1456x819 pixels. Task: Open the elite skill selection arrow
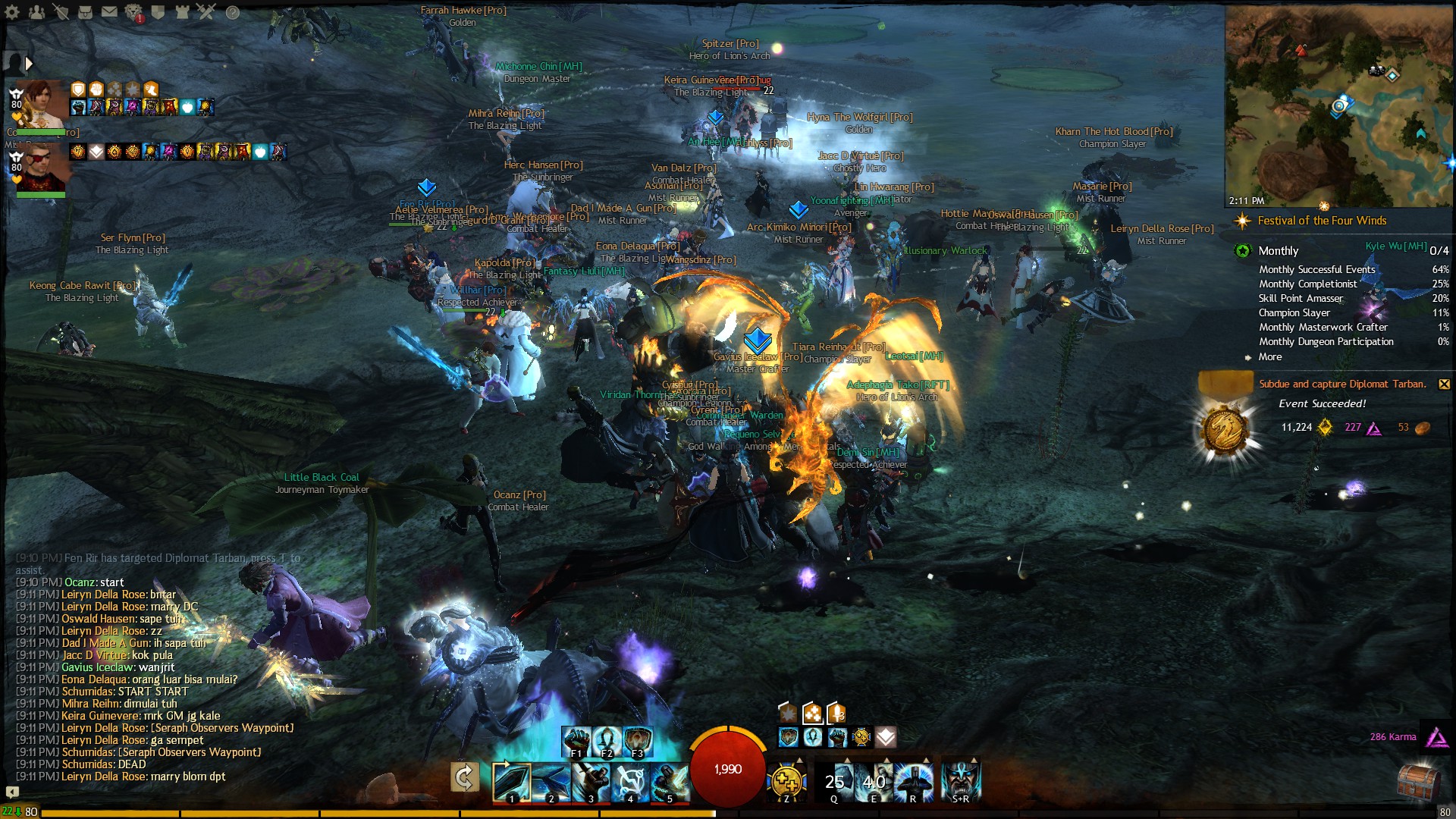973,759
